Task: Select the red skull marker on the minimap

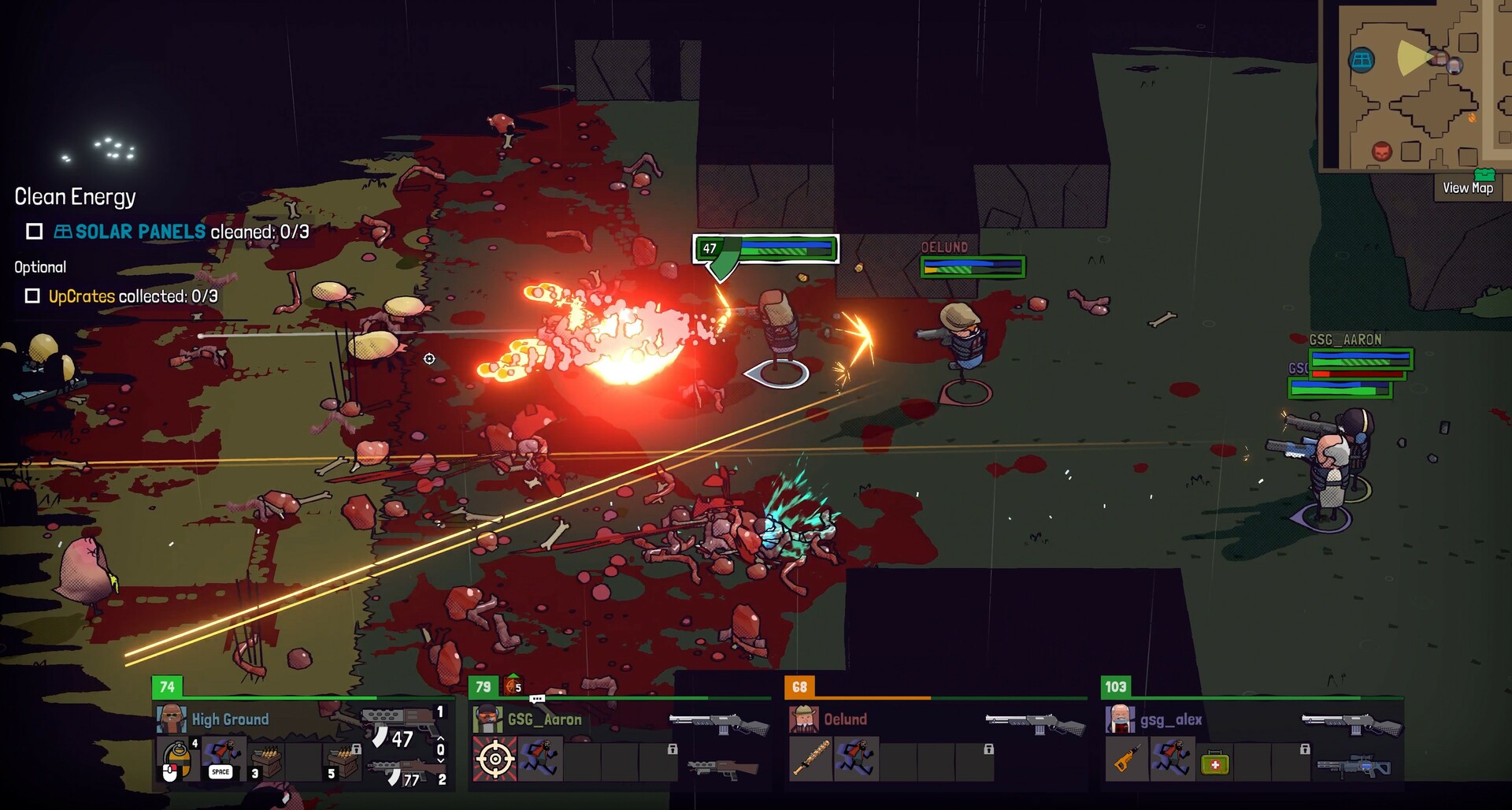Action: point(1381,150)
